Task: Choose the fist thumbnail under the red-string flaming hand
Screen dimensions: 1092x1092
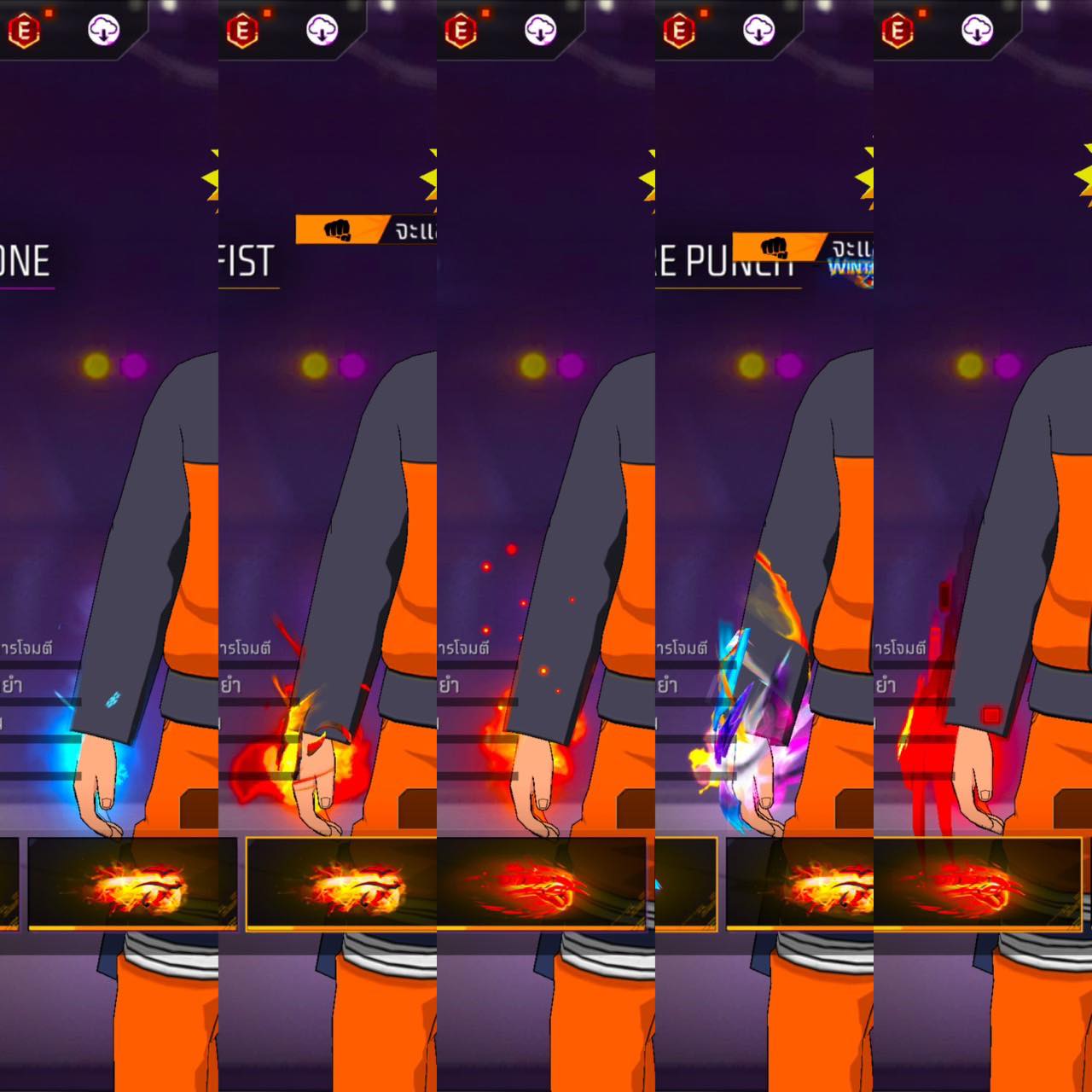Action: click(341, 884)
